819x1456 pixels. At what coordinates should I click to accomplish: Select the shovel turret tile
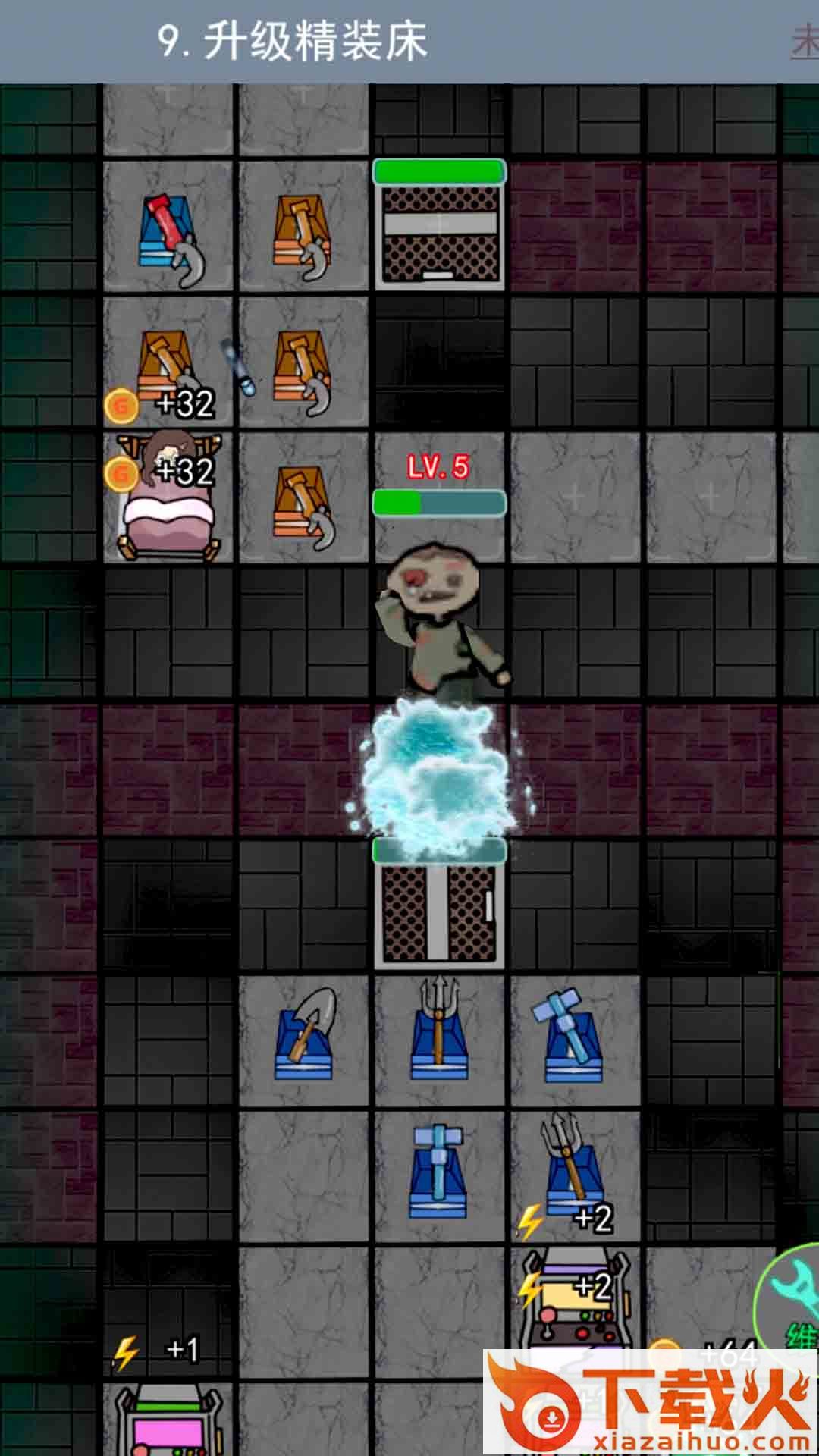[304, 1037]
